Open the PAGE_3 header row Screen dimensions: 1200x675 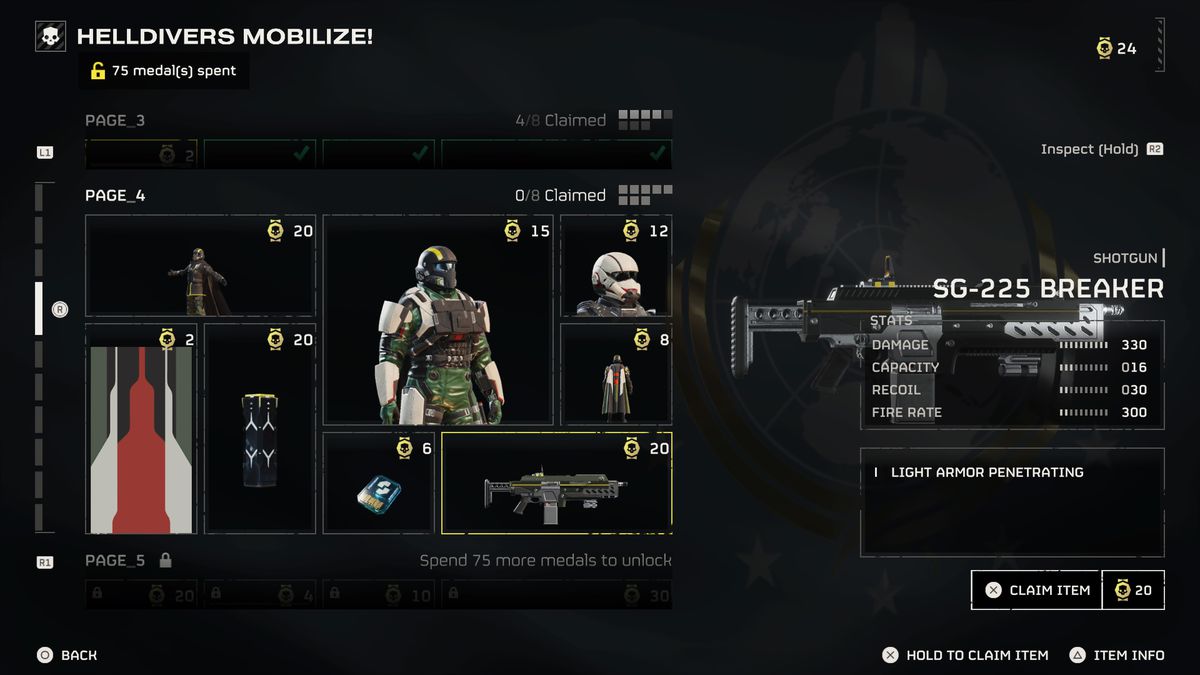tap(115, 120)
